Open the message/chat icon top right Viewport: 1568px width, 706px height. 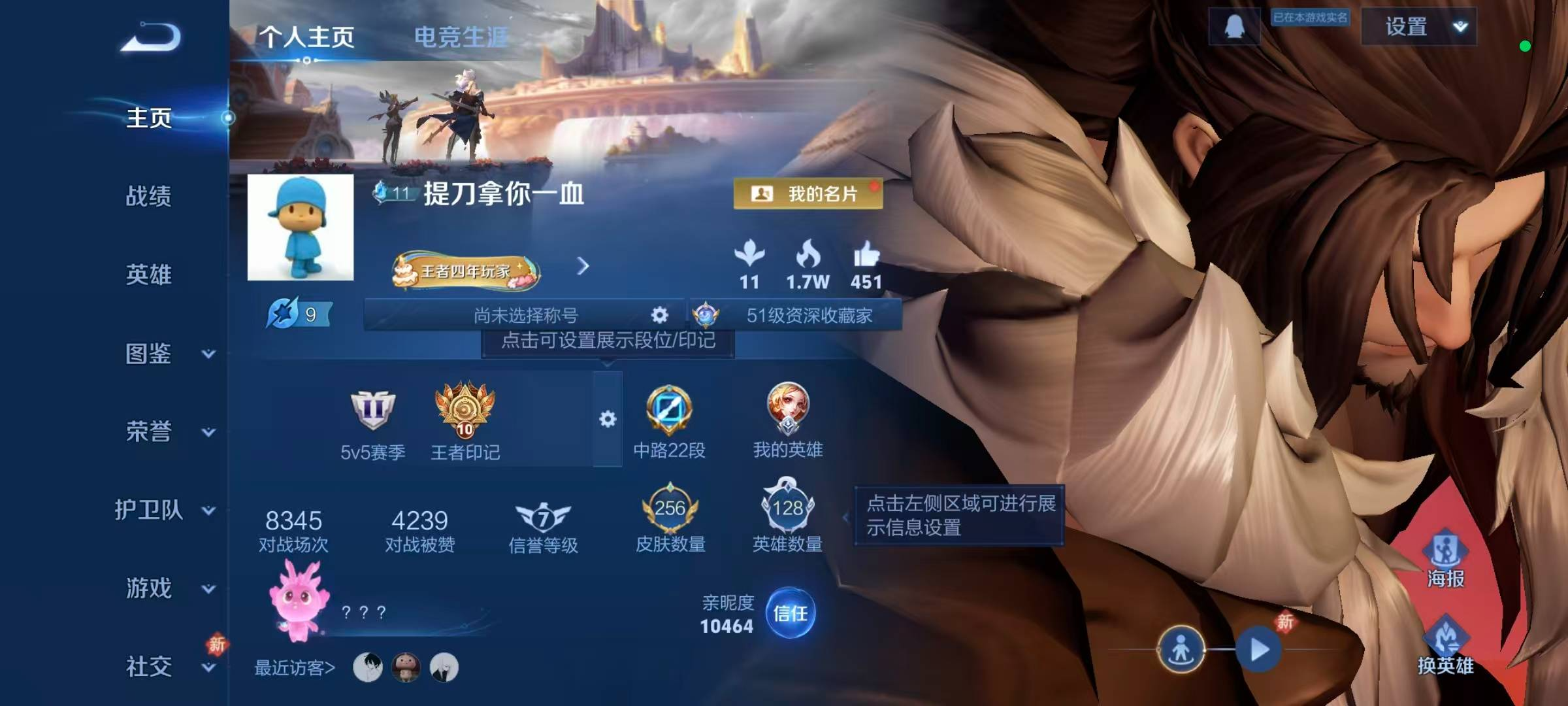tap(1235, 27)
